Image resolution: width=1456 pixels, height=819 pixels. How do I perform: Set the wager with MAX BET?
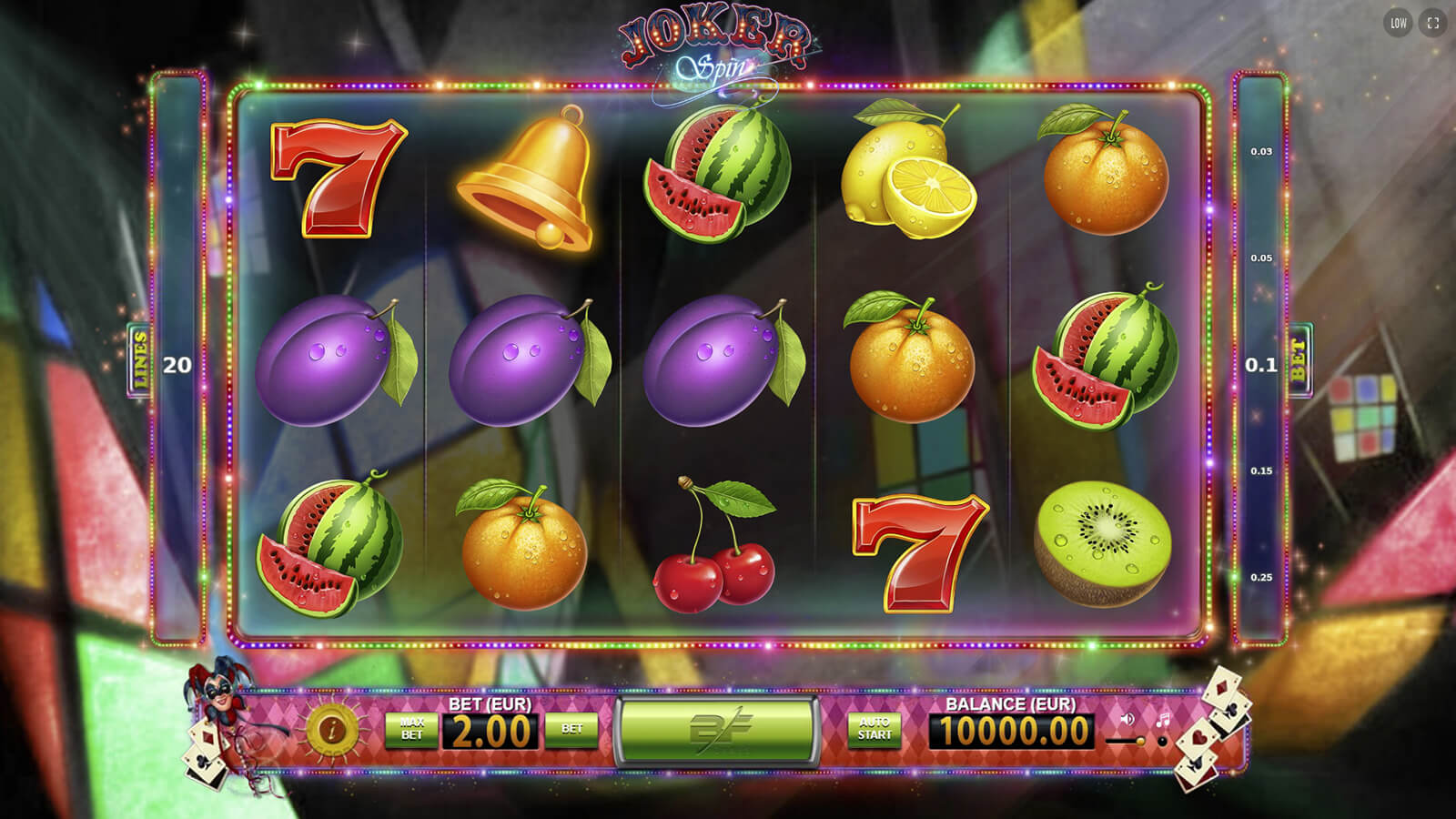pyautogui.click(x=411, y=730)
